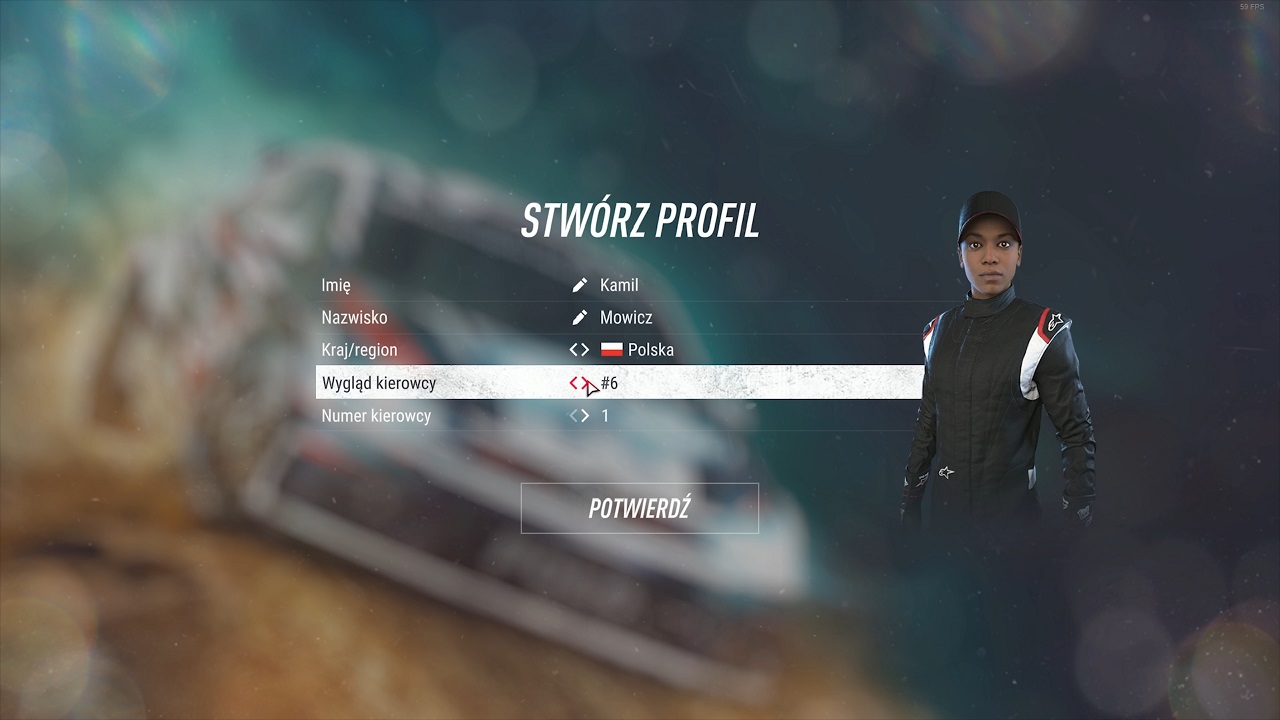Choose the Numer kierowcy row label

click(x=376, y=416)
